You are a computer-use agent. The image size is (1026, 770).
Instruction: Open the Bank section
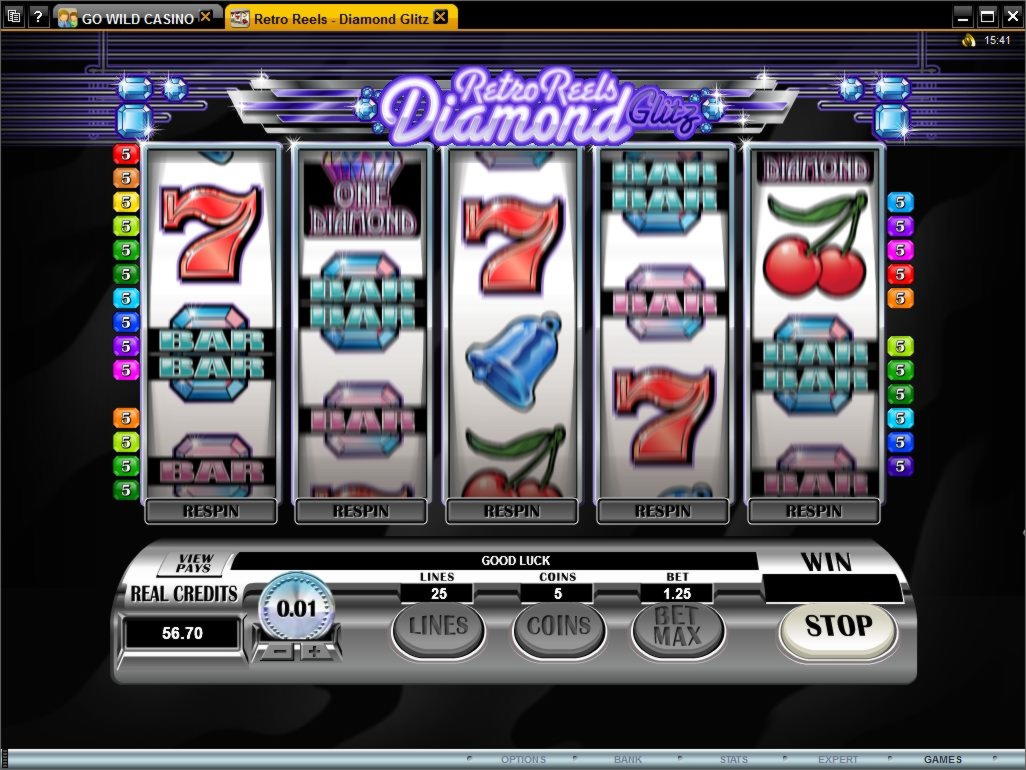click(628, 760)
